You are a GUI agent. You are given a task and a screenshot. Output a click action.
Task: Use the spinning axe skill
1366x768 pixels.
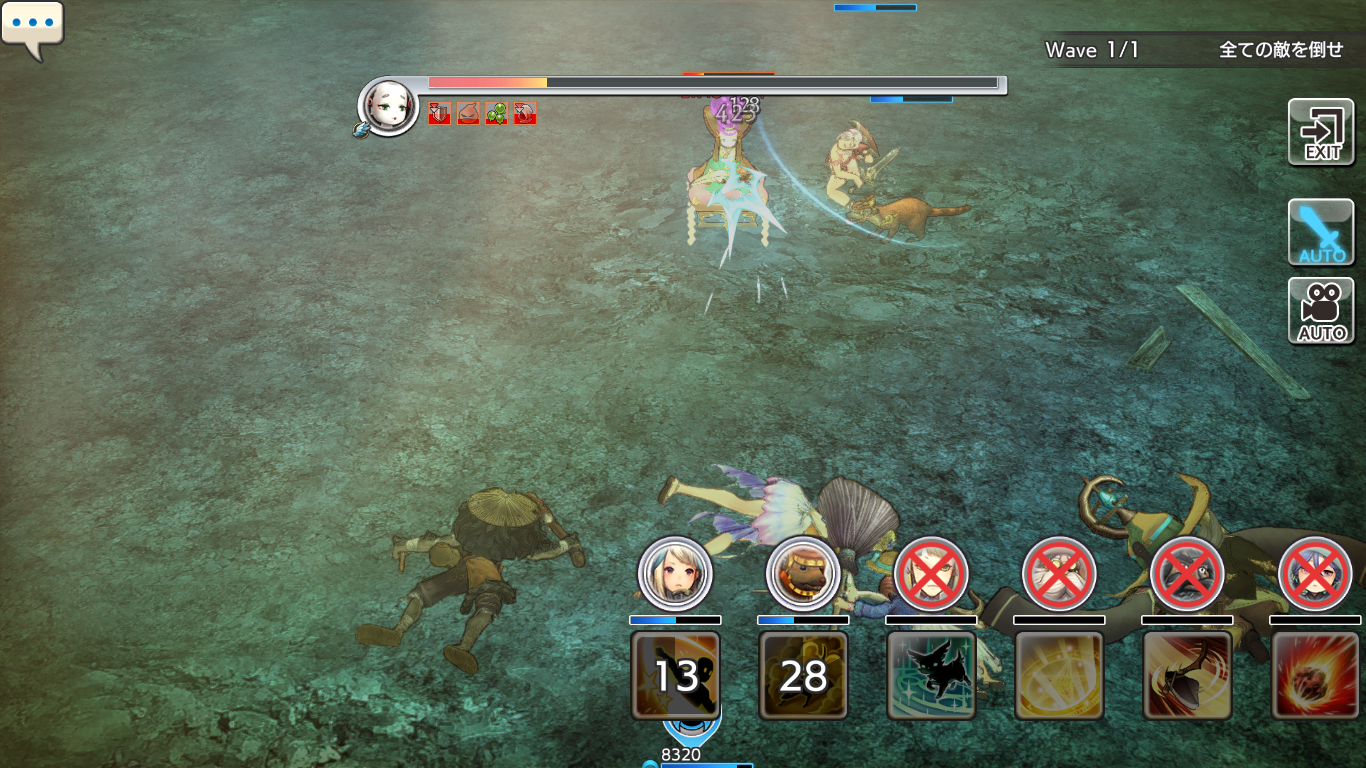pyautogui.click(x=1187, y=675)
